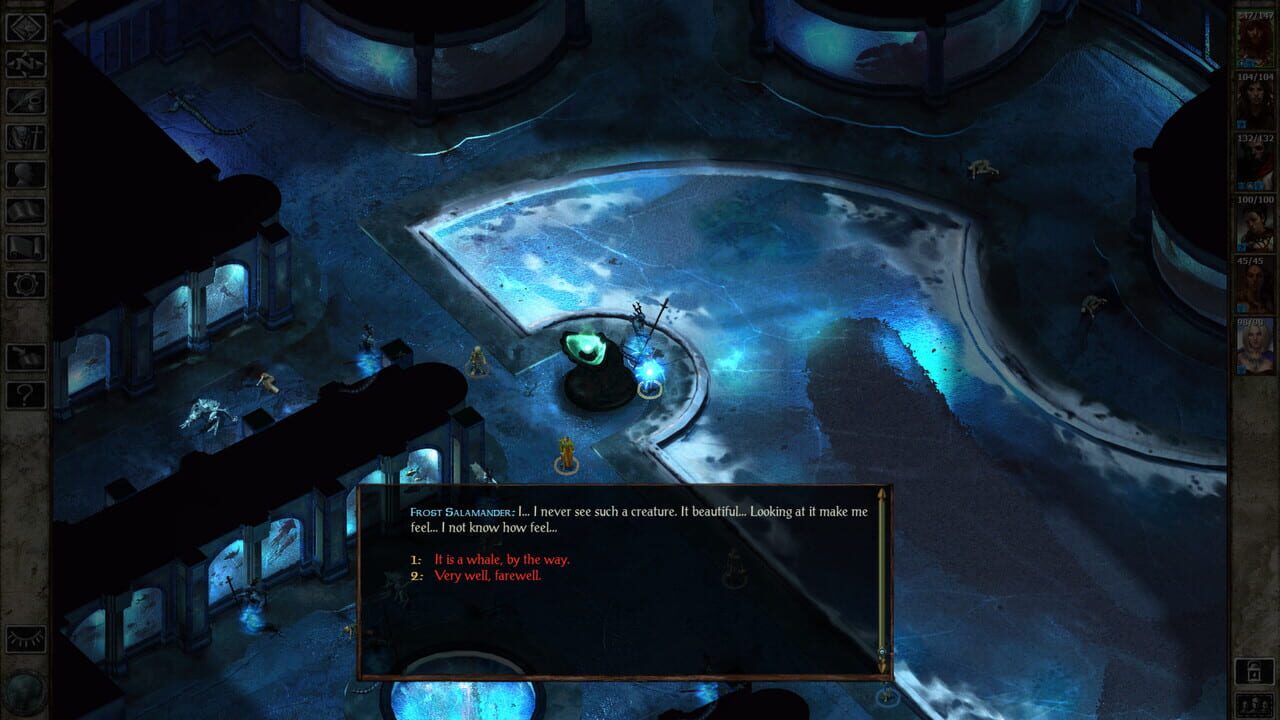Lock the GUI using the padlock button
The width and height of the screenshot is (1280, 720).
(1254, 671)
